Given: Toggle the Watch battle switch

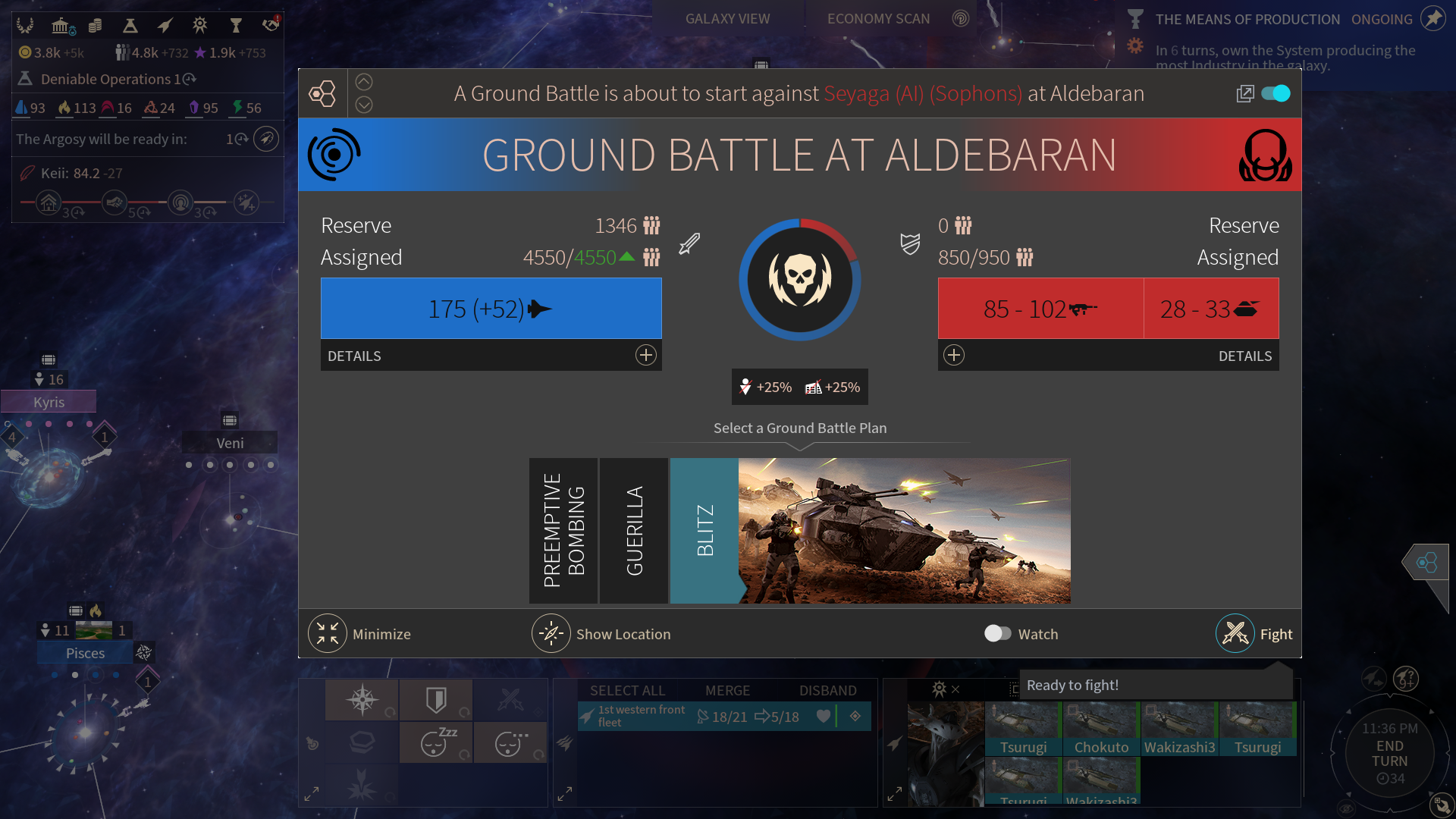Looking at the screenshot, I should pyautogui.click(x=997, y=634).
